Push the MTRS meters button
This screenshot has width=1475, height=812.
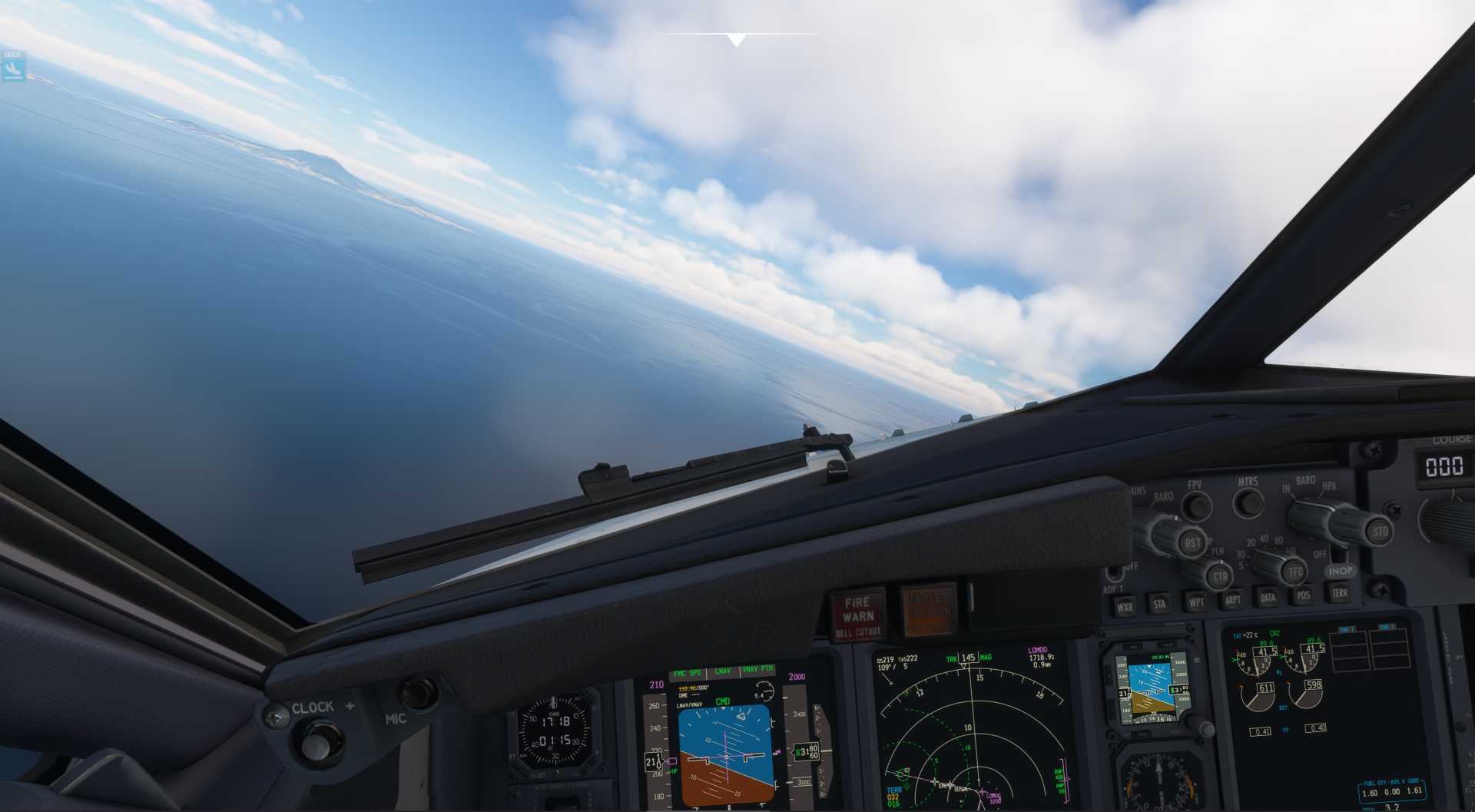tap(1248, 503)
